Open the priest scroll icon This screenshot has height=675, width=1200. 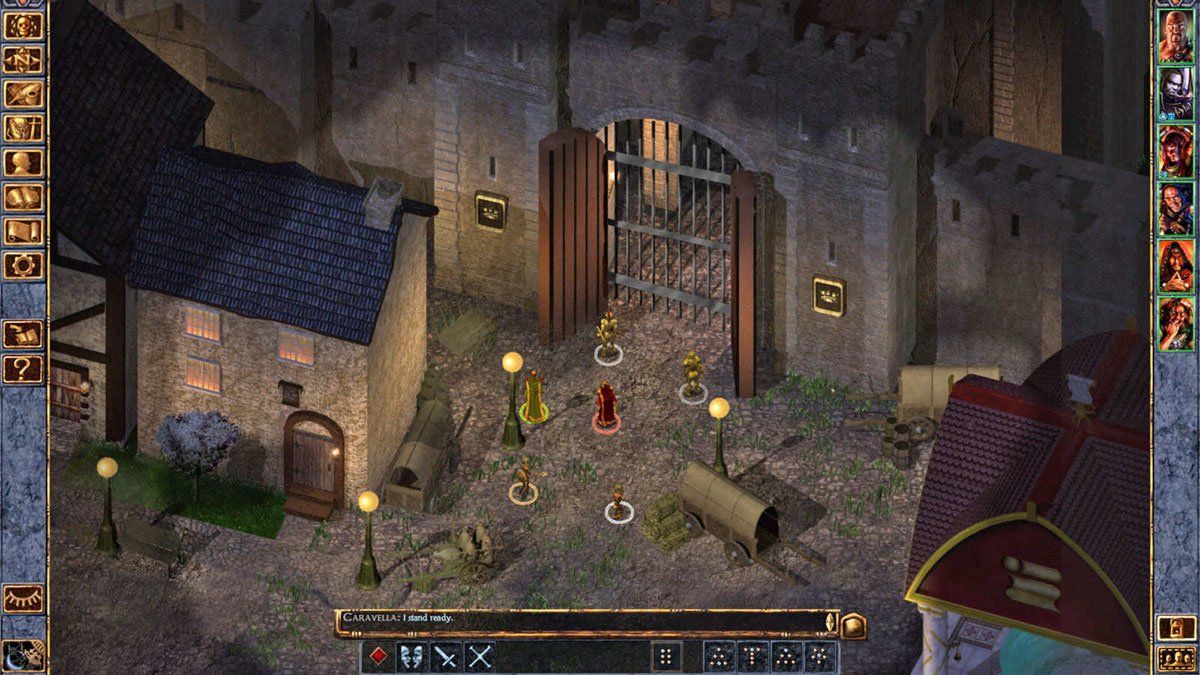coord(23,231)
